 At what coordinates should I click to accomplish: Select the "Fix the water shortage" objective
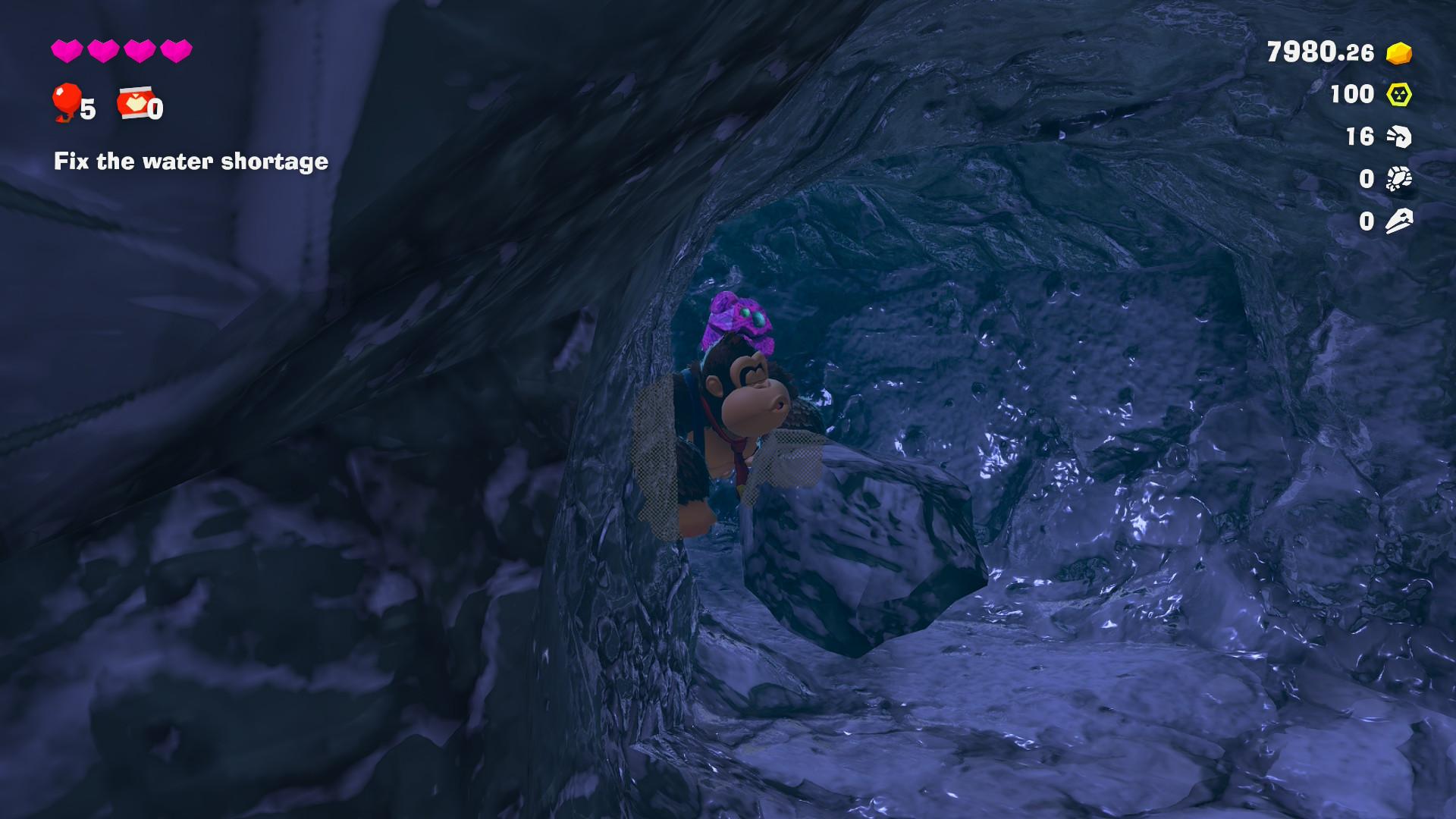pos(190,162)
